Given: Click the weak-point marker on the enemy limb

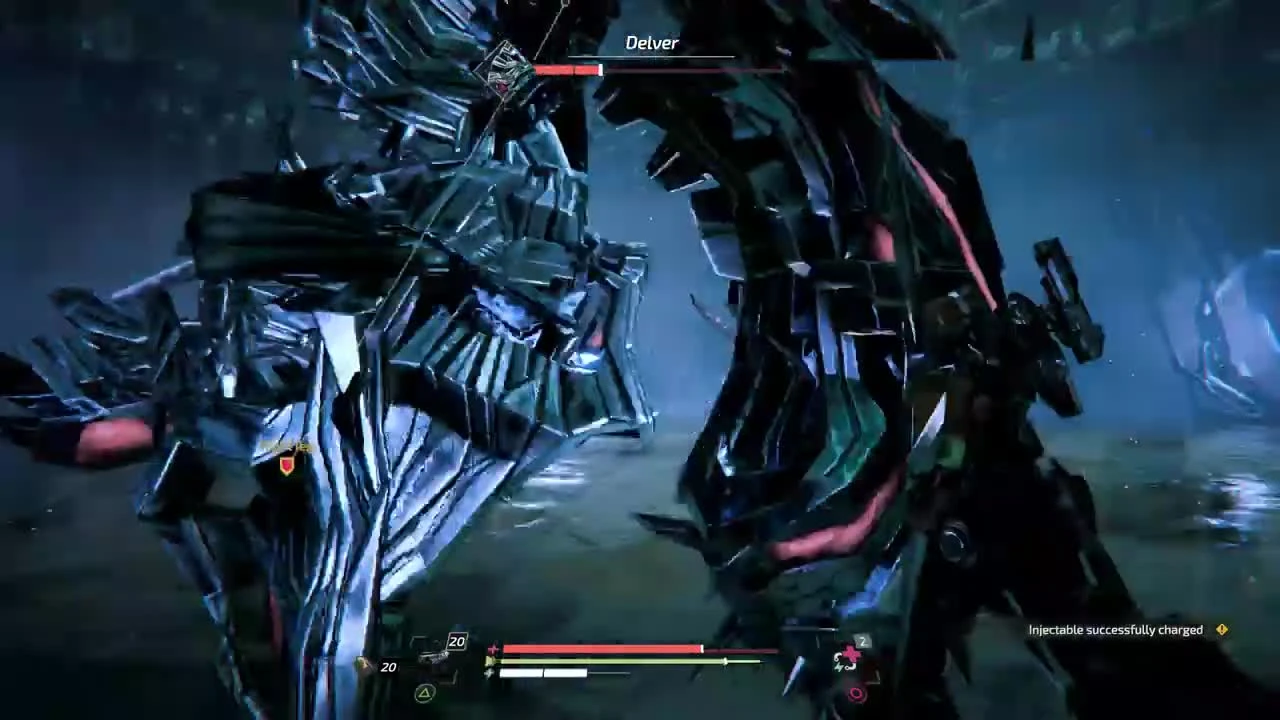Looking at the screenshot, I should tap(285, 462).
